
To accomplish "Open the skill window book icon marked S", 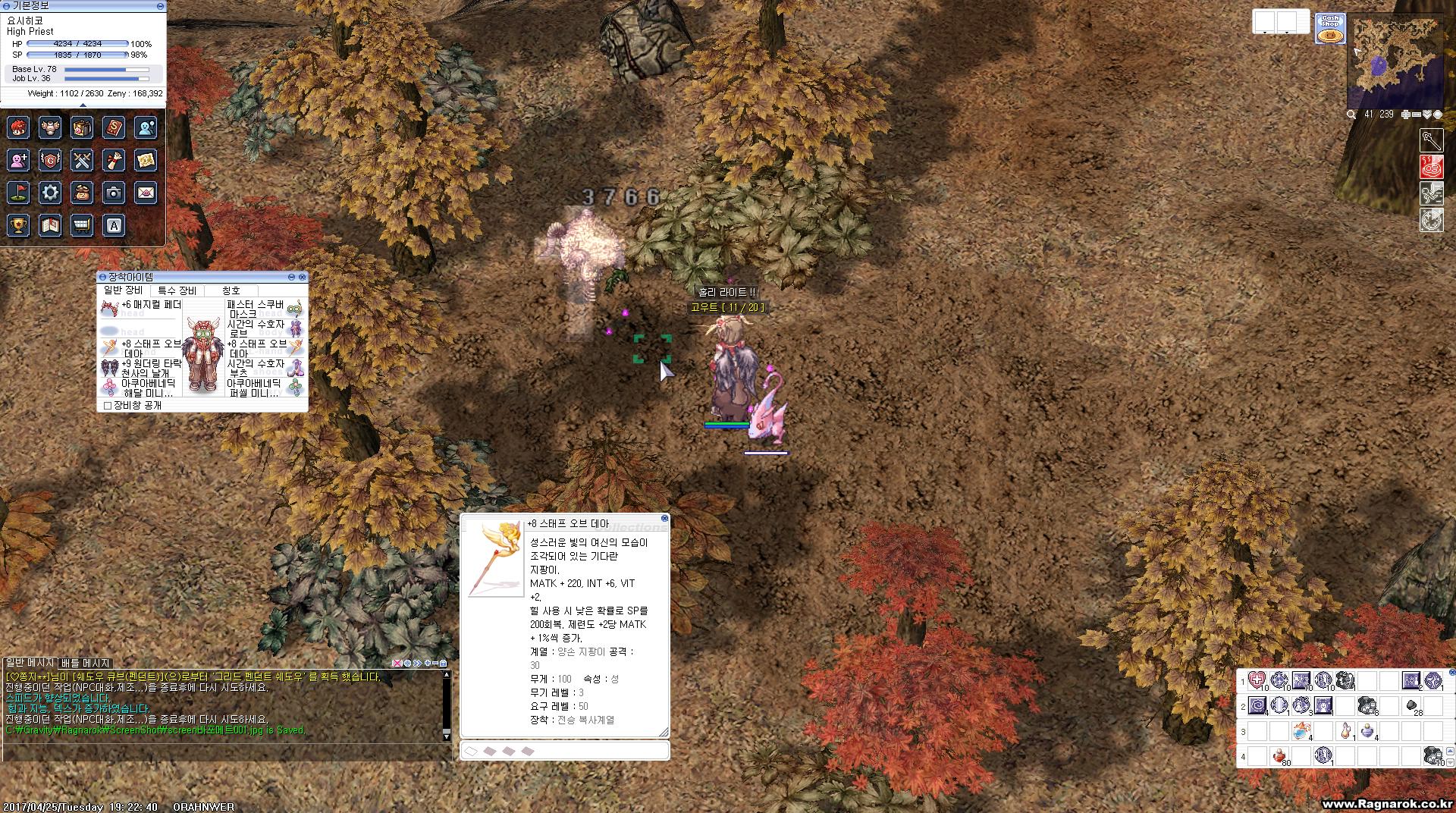I will (113, 127).
